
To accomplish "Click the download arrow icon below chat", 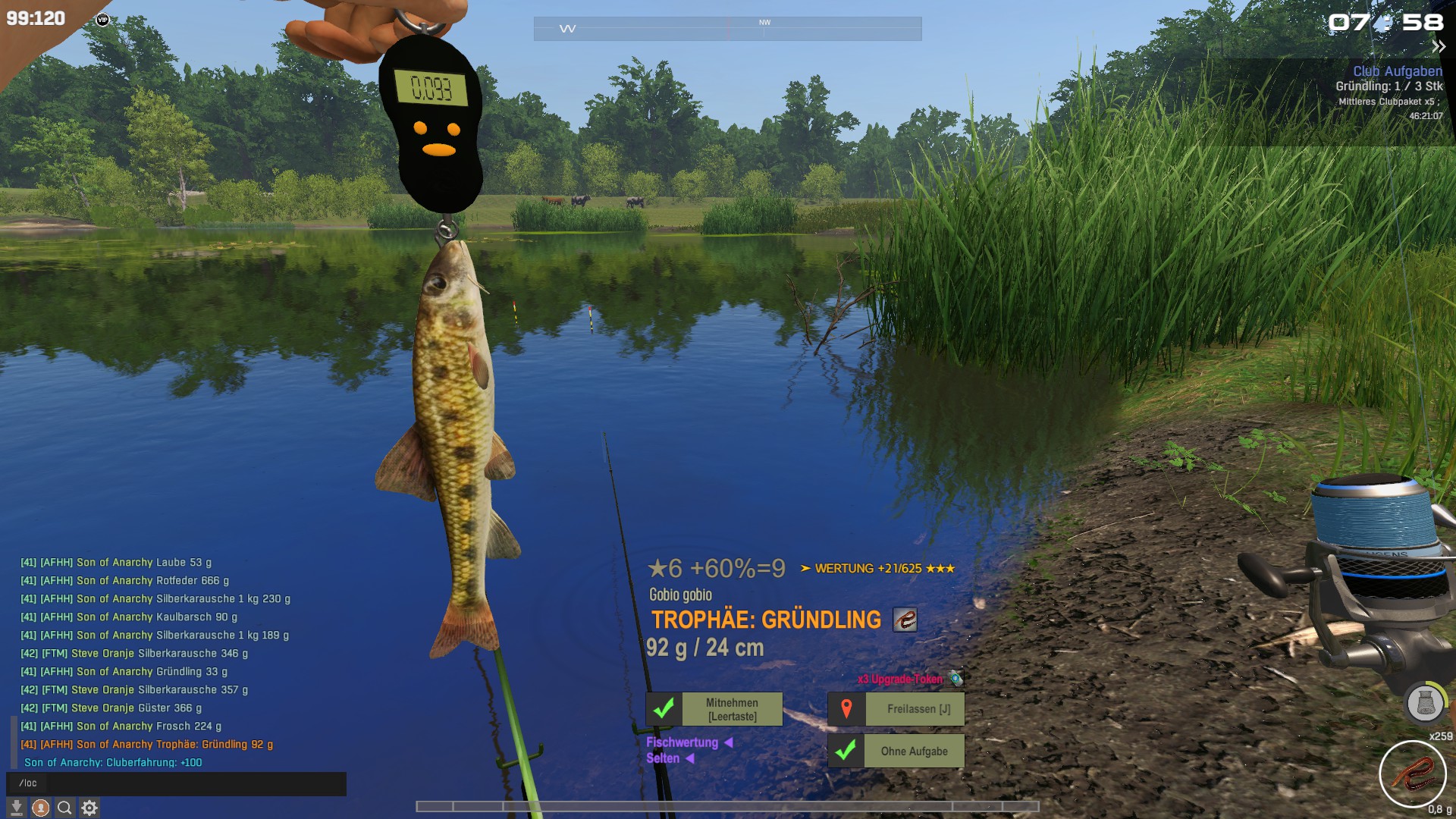I will (x=17, y=808).
